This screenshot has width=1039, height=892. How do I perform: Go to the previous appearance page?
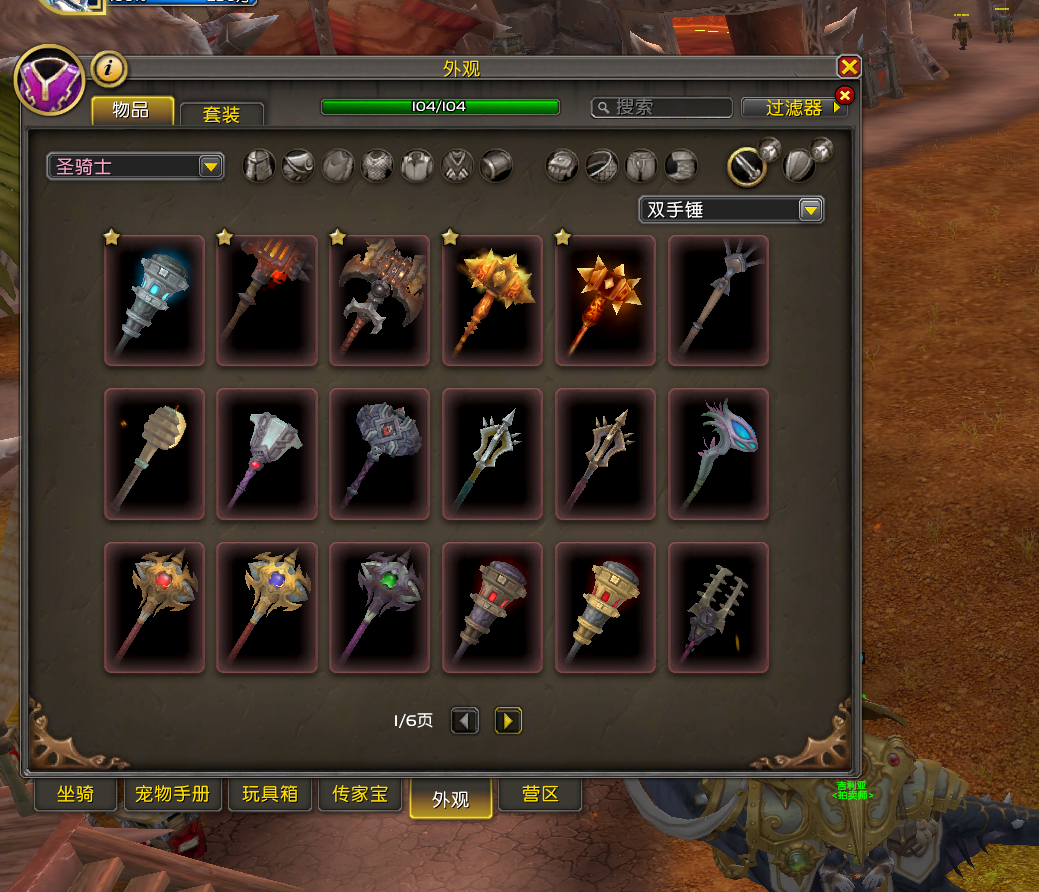[x=465, y=720]
